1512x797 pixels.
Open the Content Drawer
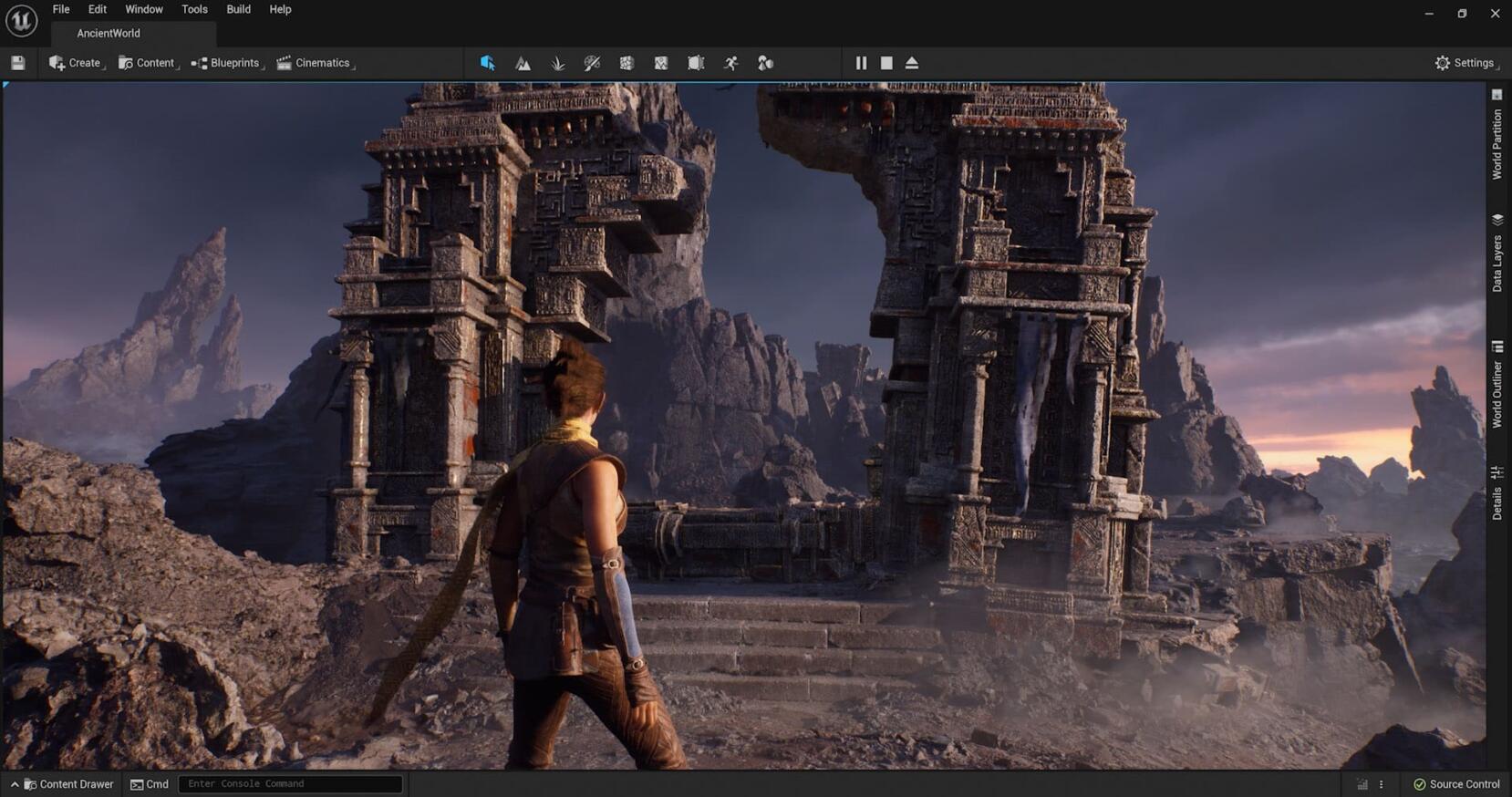[62, 783]
